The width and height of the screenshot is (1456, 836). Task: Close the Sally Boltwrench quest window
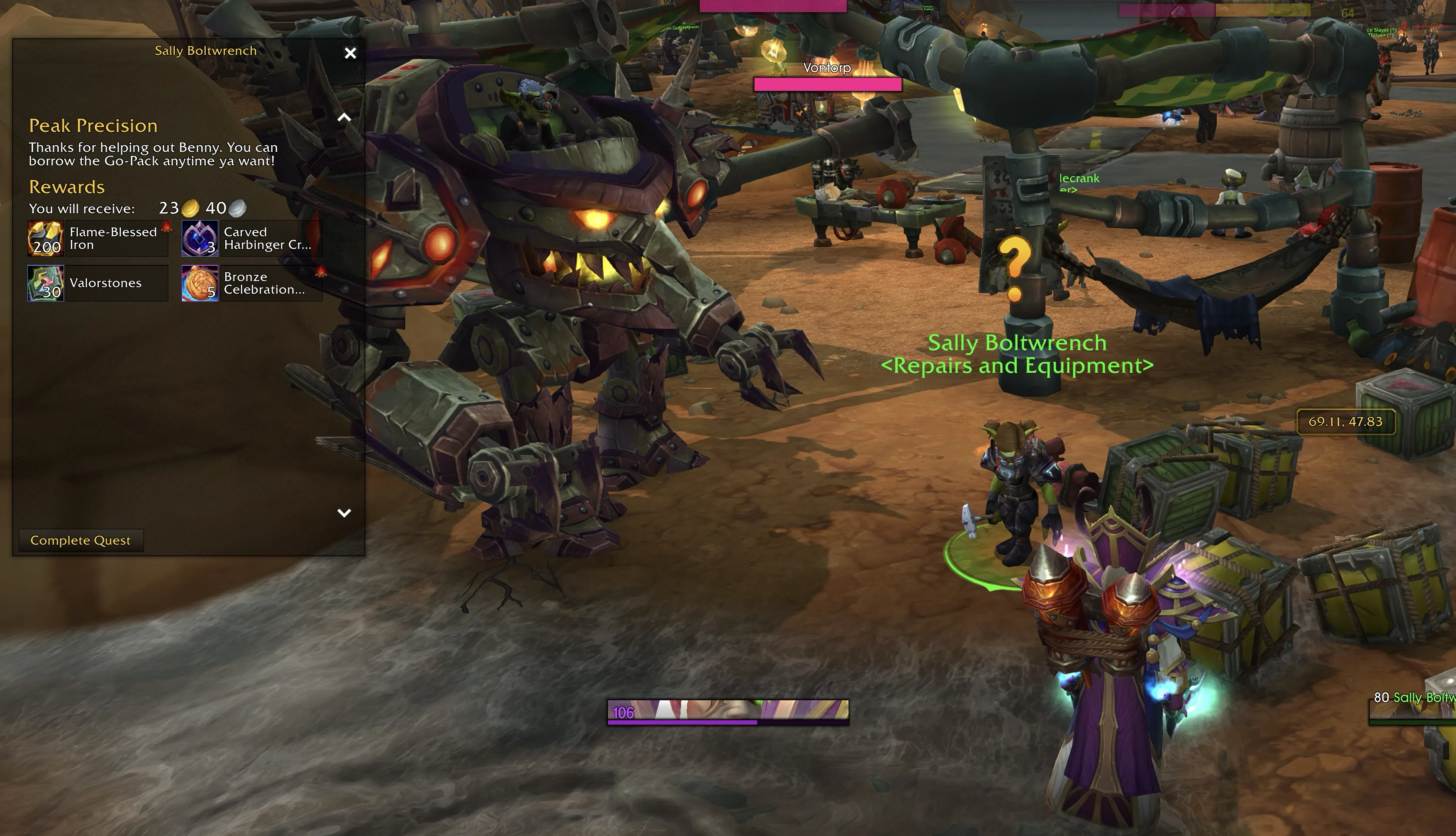pos(350,54)
